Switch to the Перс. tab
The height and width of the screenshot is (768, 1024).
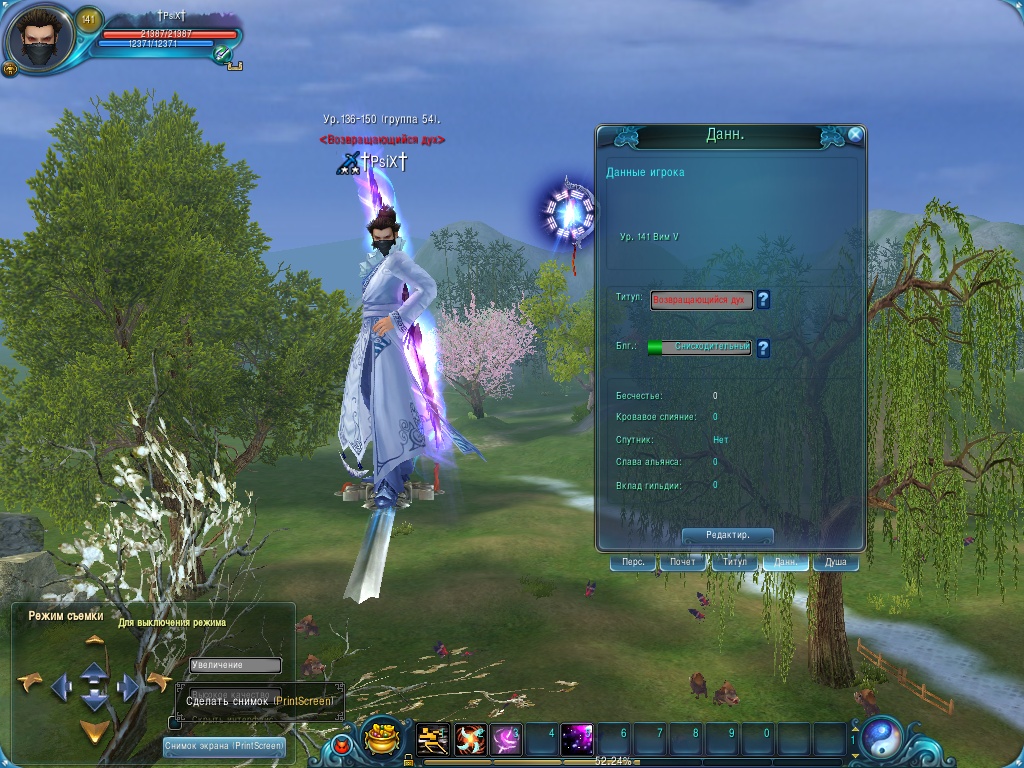[x=633, y=563]
